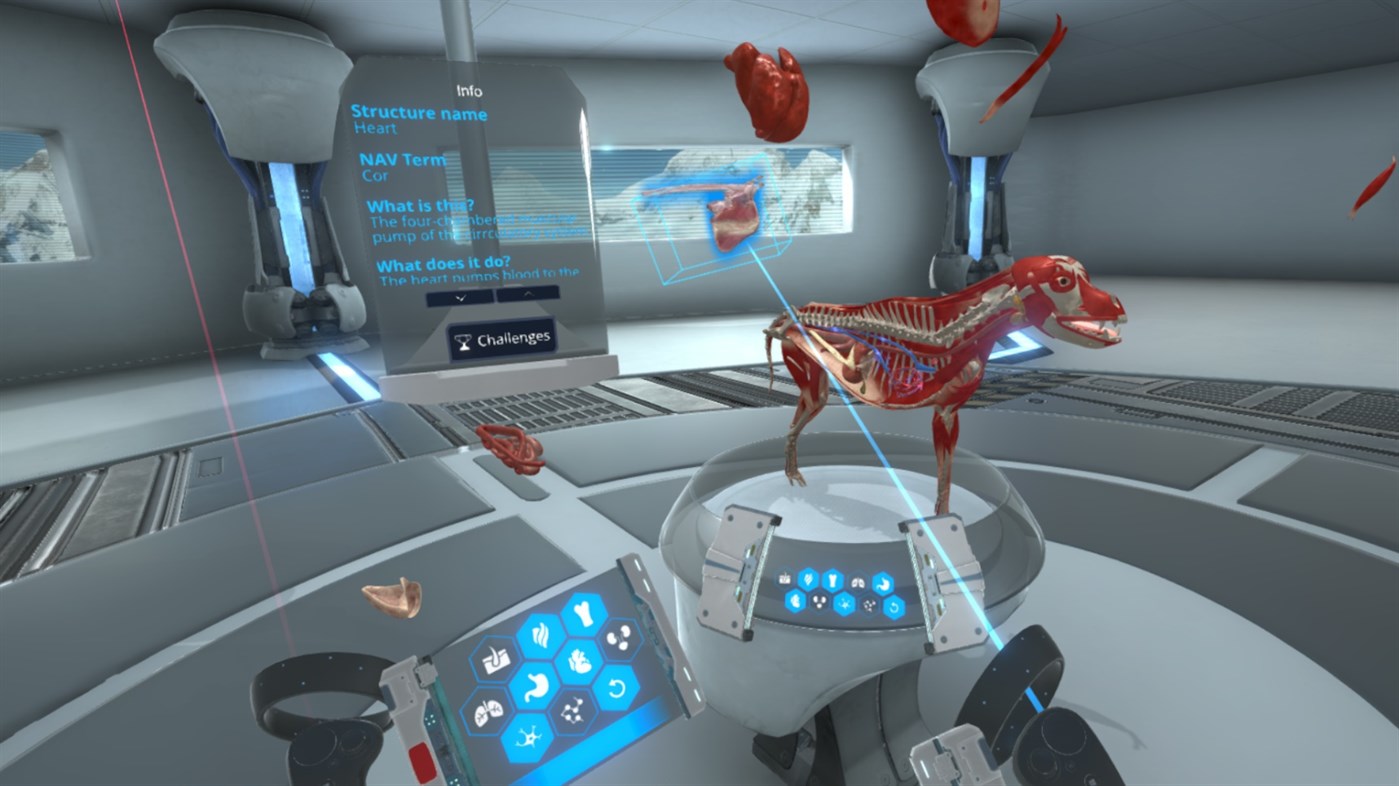Select the lungs icon on the hex panel
1399x786 pixels.
tap(486, 711)
